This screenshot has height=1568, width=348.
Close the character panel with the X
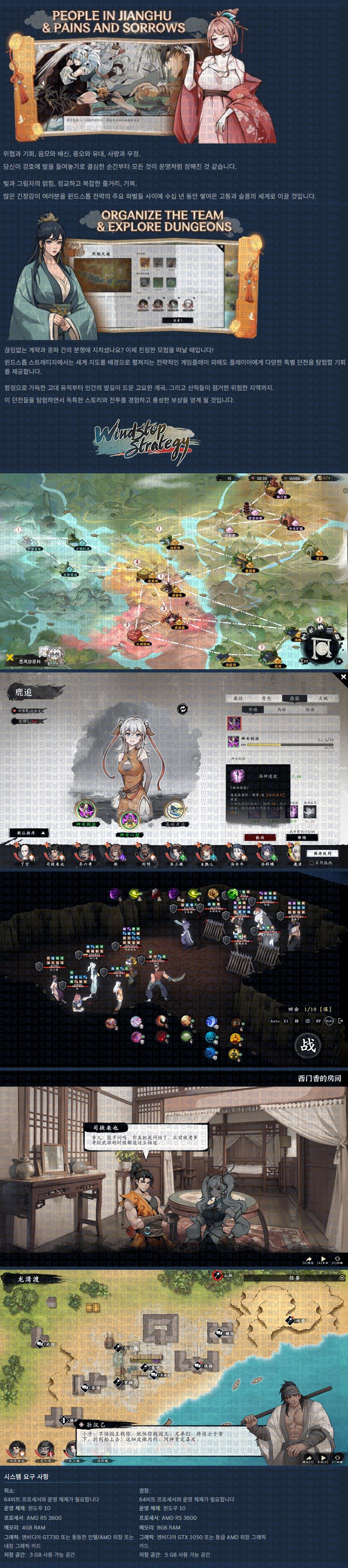(343, 676)
